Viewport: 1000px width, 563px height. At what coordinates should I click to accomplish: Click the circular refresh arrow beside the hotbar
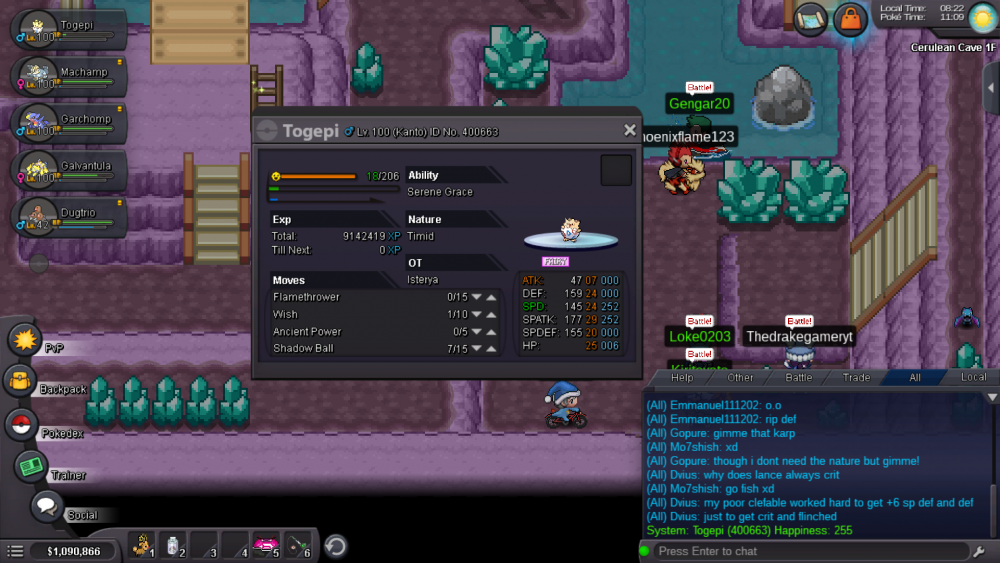337,546
